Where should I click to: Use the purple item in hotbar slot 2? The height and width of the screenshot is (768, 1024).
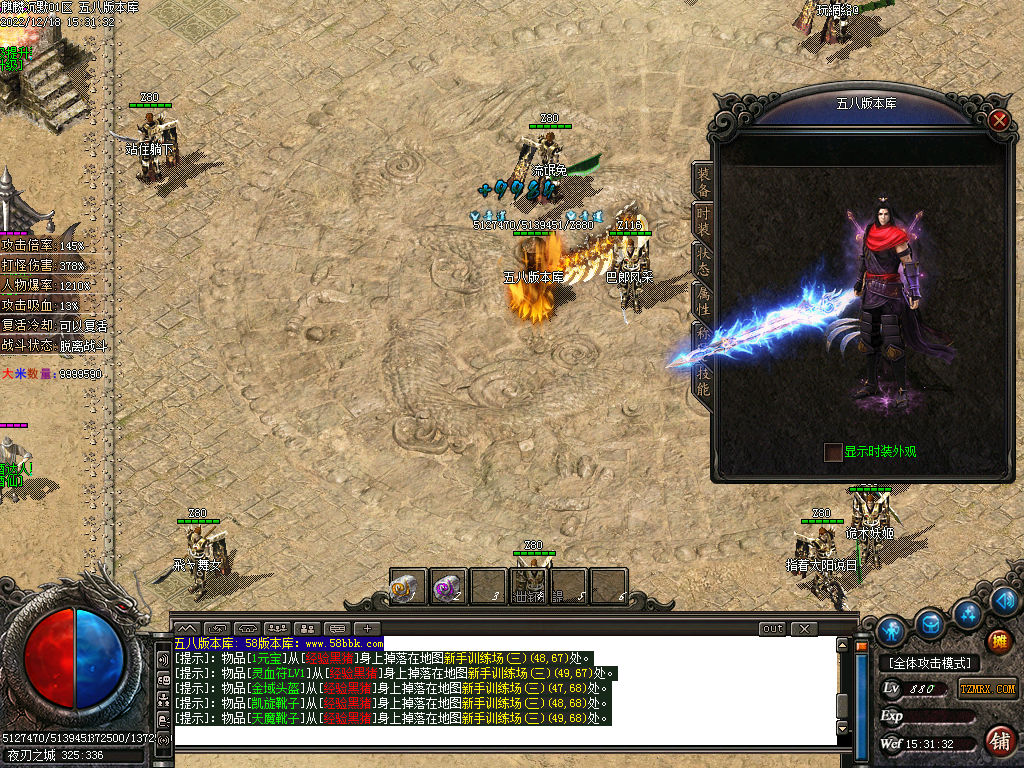tap(447, 587)
